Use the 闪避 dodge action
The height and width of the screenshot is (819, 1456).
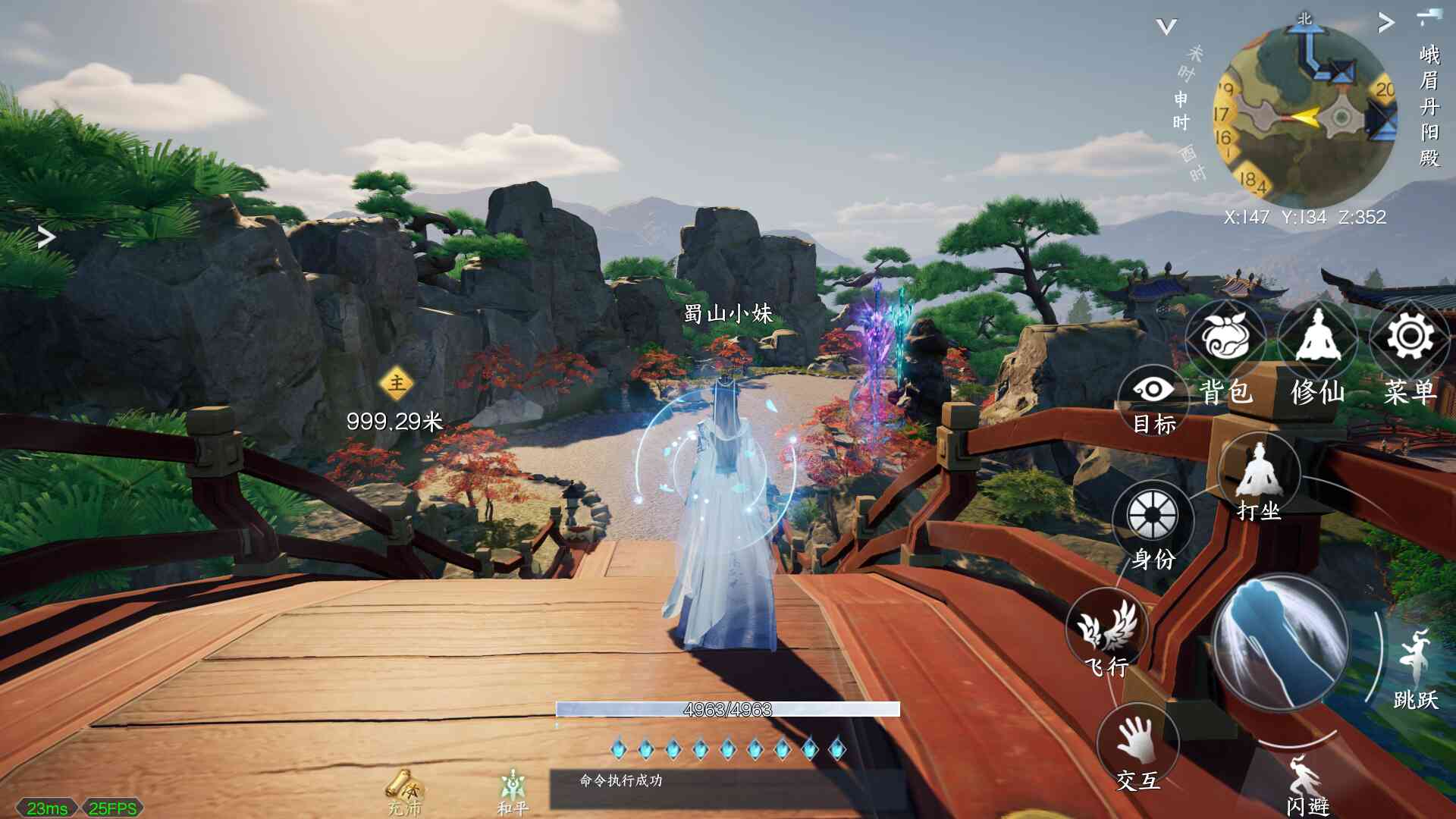pos(1306,781)
